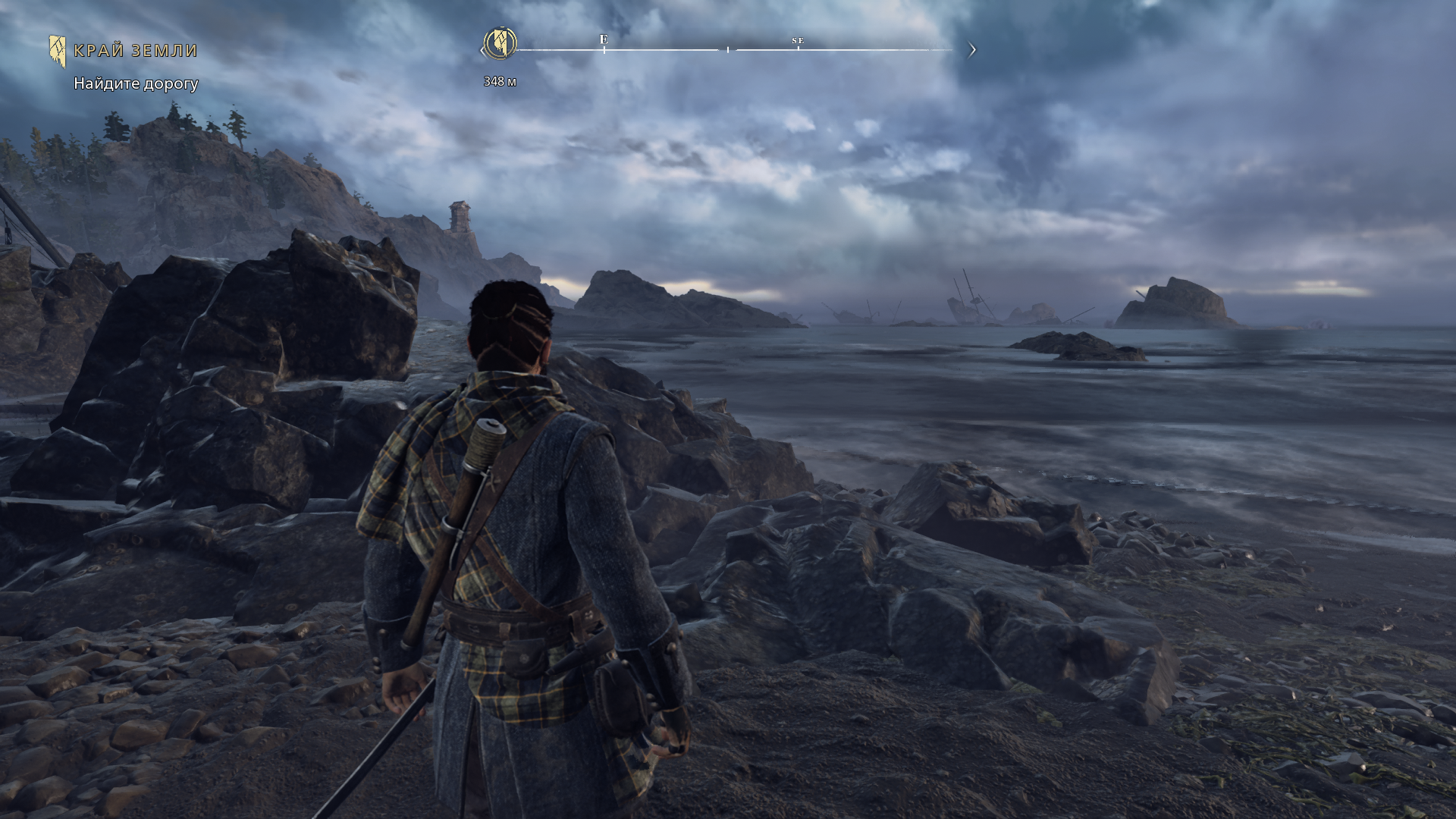Click the compass bar's right arrow

(972, 50)
